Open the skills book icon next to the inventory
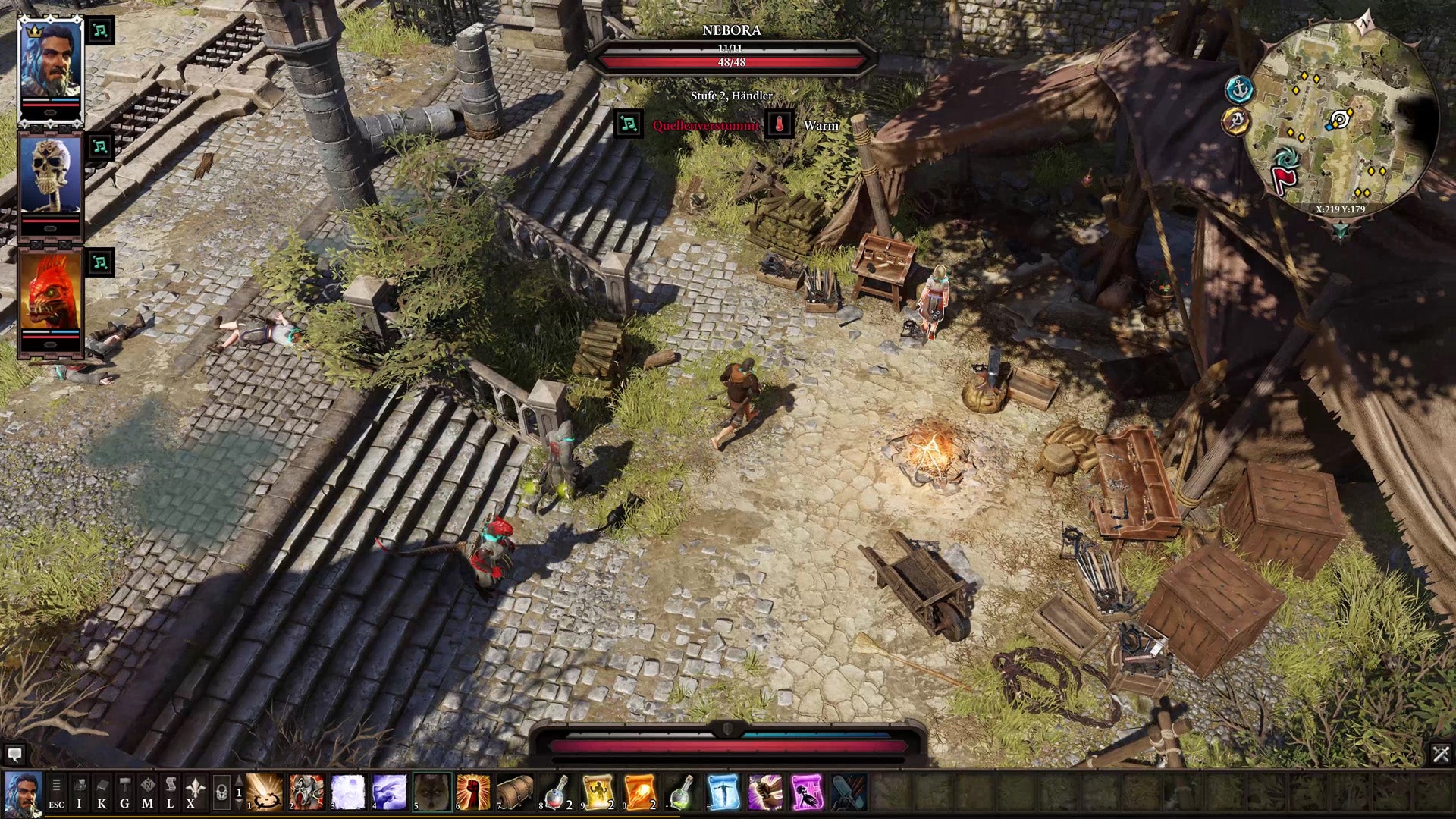 coord(101,785)
